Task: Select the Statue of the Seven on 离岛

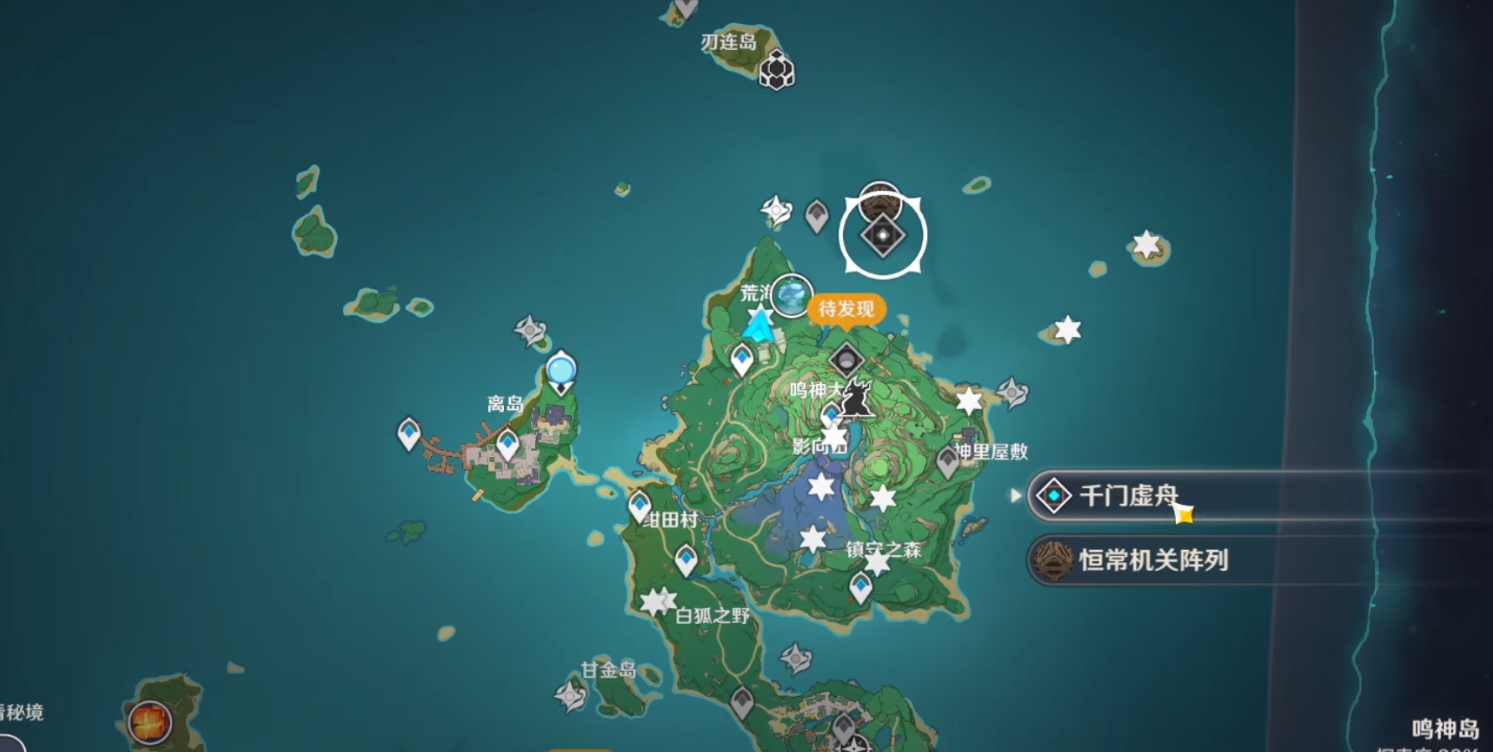Action: click(x=562, y=372)
